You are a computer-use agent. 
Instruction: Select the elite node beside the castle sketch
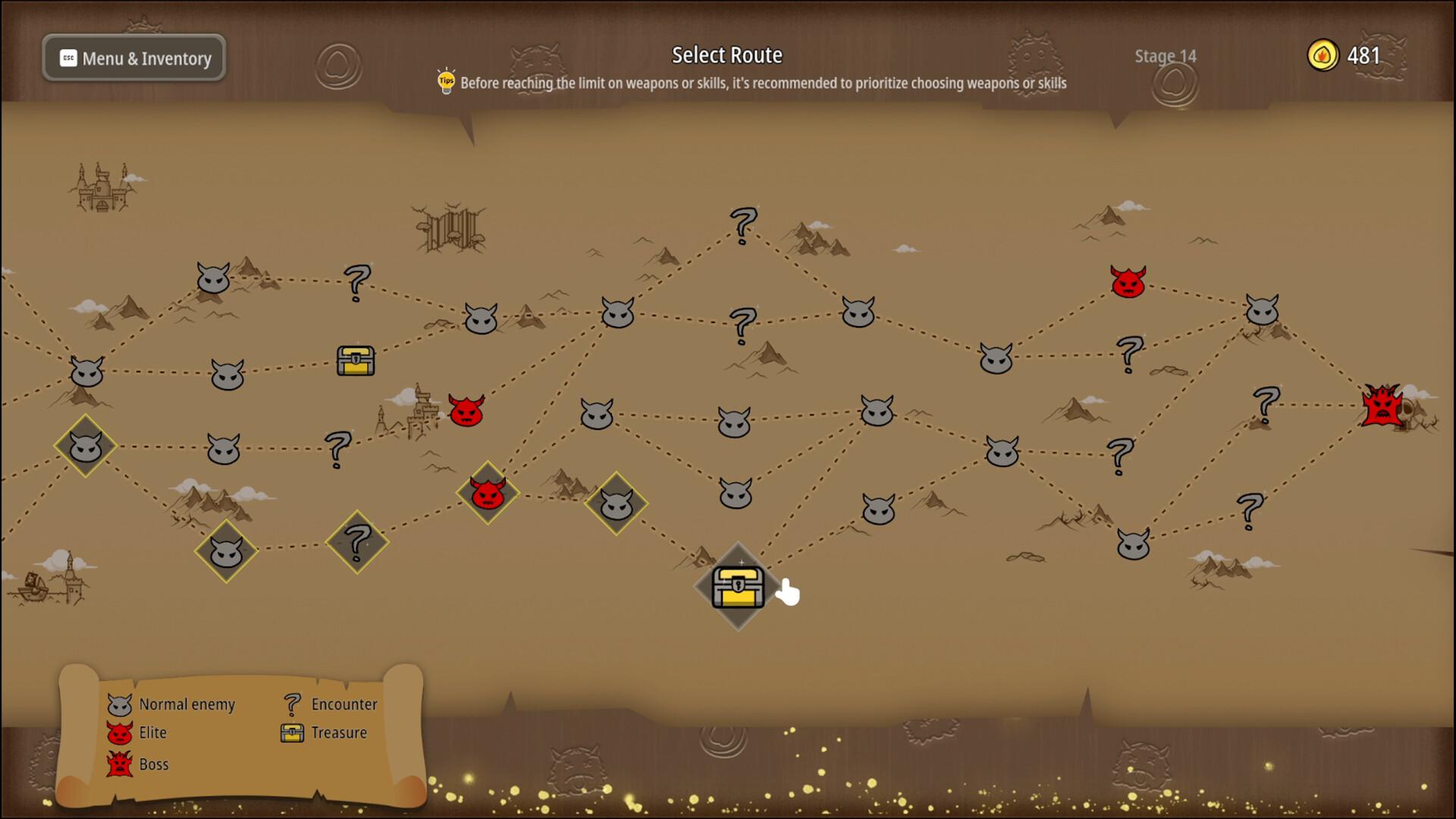(x=466, y=410)
